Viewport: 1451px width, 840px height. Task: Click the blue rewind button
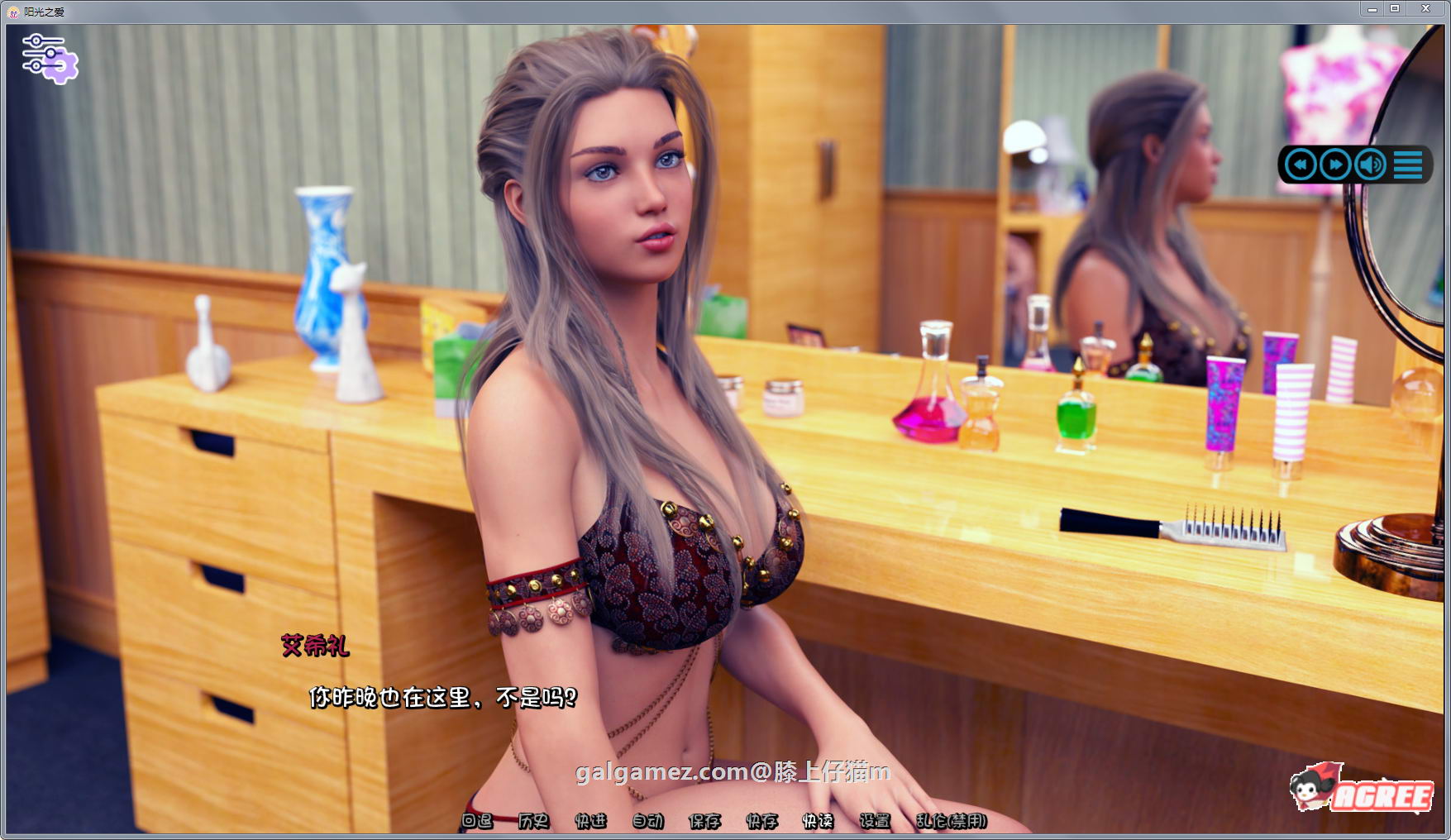click(x=1300, y=165)
